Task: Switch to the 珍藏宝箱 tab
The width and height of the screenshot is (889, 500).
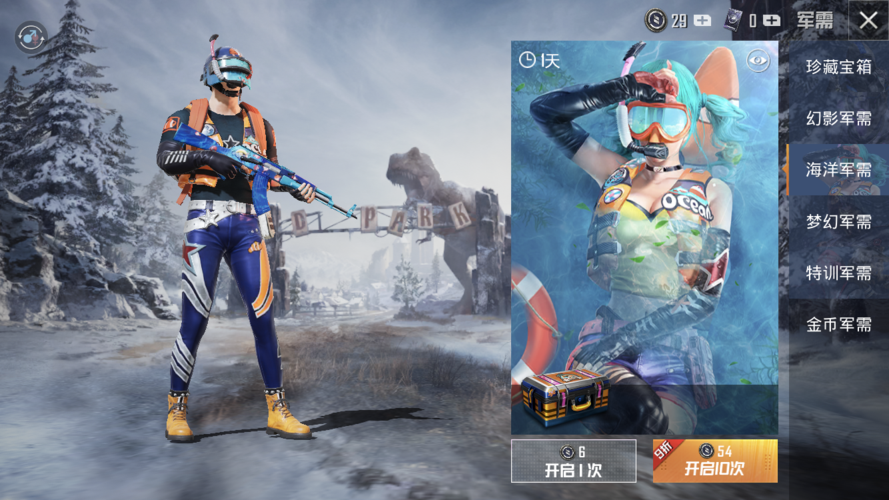Action: tap(838, 67)
